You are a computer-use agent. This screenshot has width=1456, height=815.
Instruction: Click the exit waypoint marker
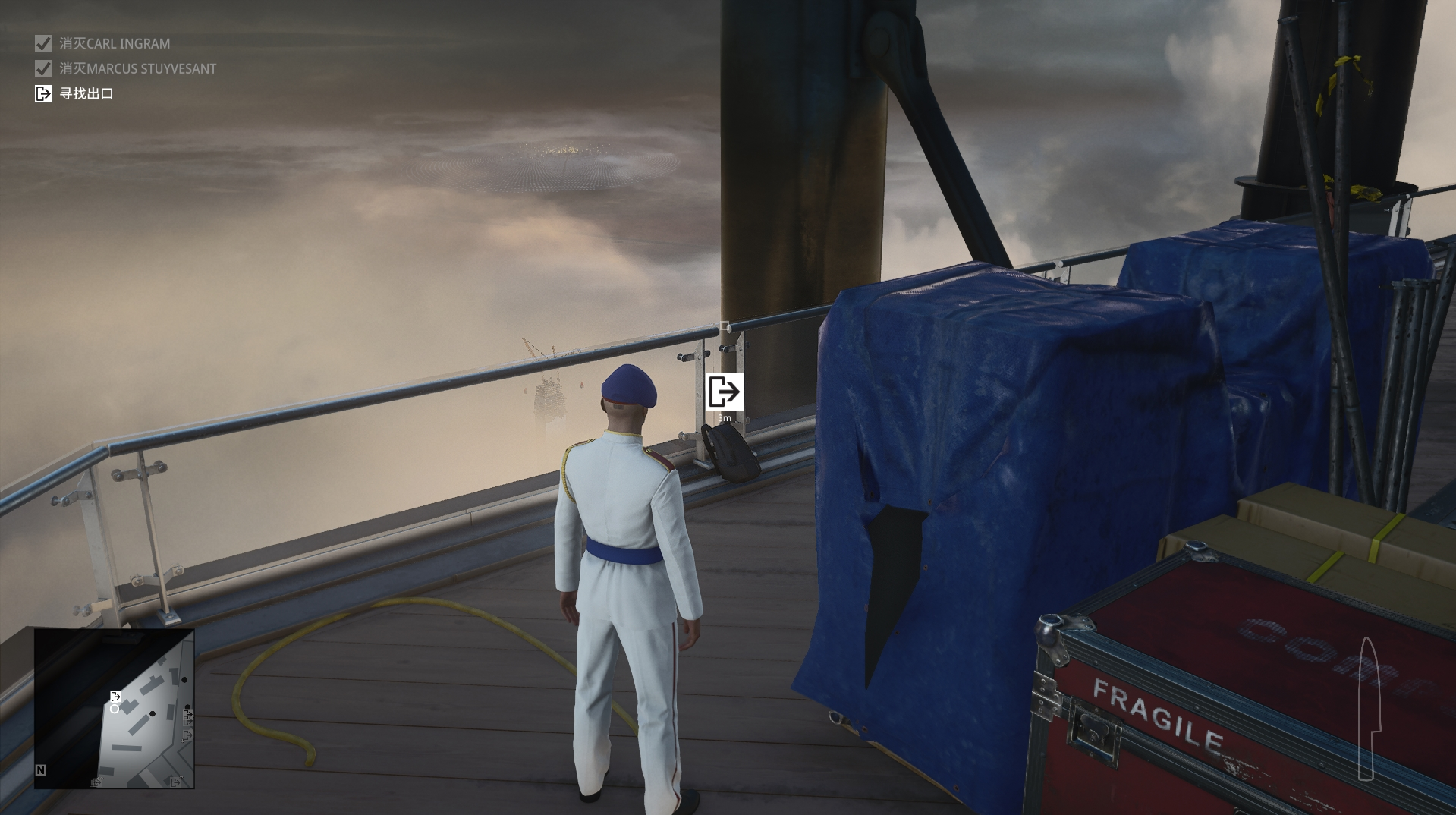[724, 392]
